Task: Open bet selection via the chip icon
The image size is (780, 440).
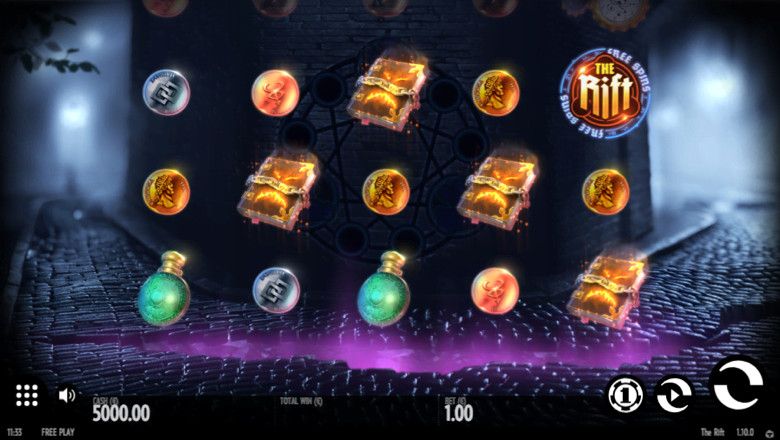Action: pyautogui.click(x=626, y=395)
